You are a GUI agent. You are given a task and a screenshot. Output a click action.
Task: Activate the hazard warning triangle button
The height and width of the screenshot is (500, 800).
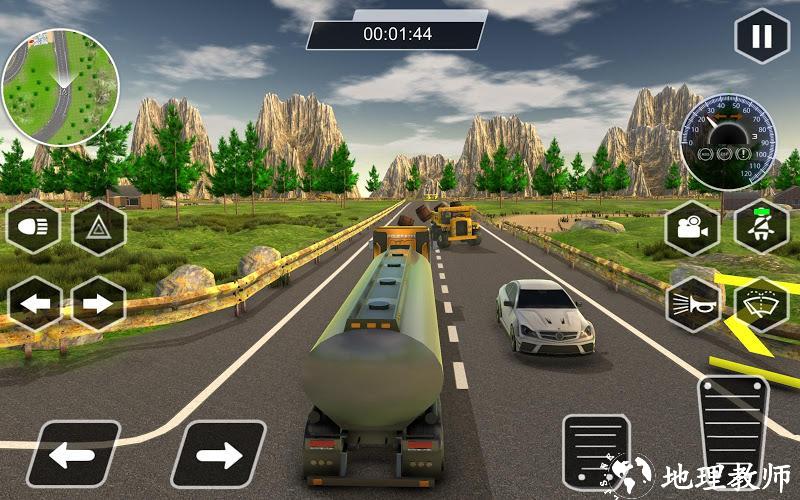98,228
